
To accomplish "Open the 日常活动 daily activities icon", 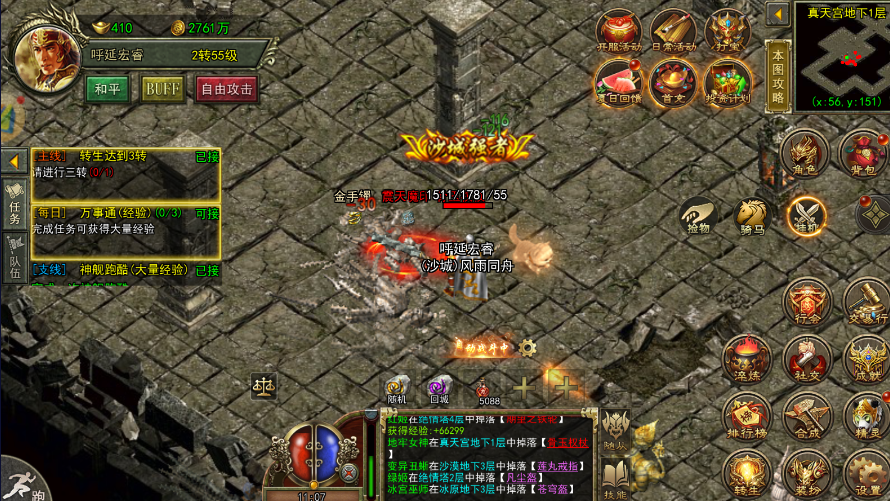I will [x=673, y=31].
